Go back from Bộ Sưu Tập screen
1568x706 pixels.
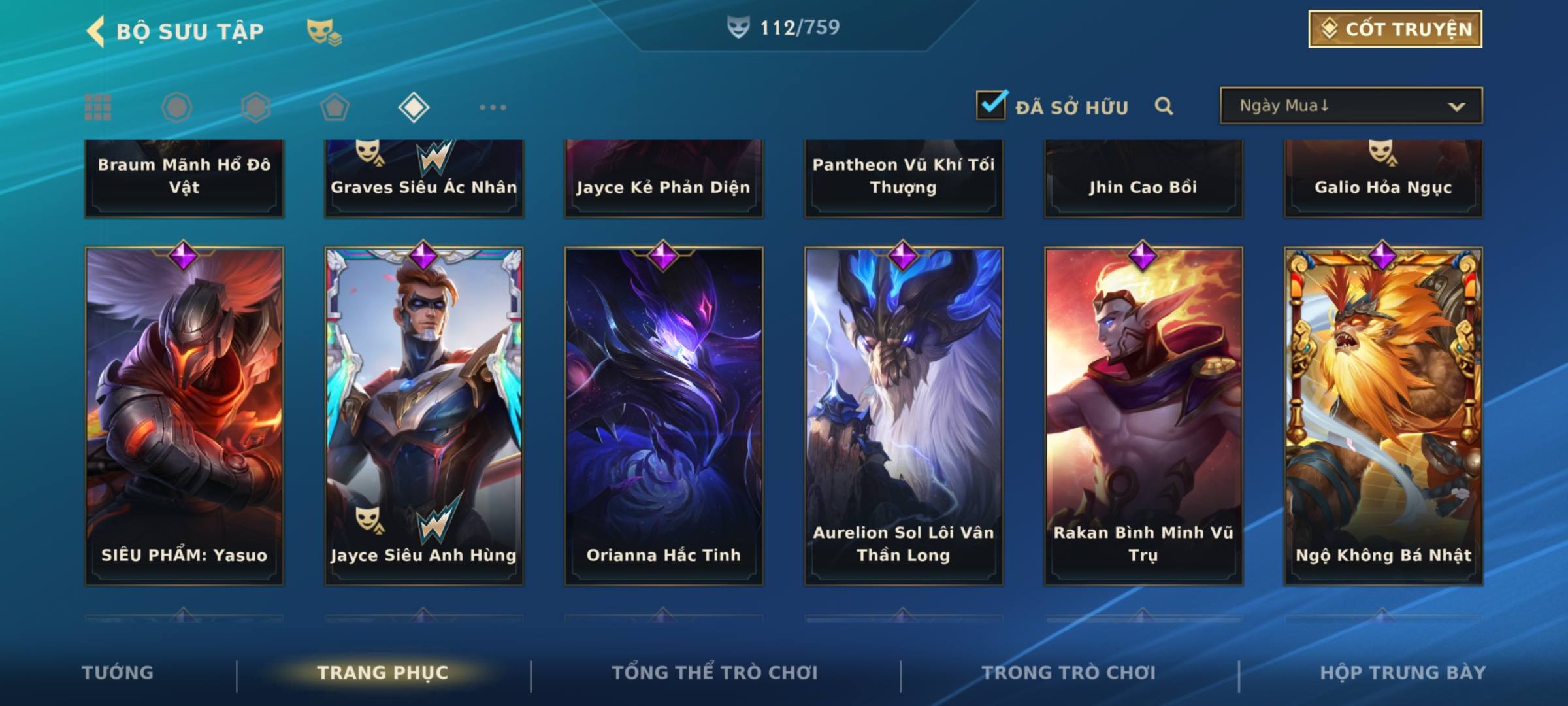point(96,31)
